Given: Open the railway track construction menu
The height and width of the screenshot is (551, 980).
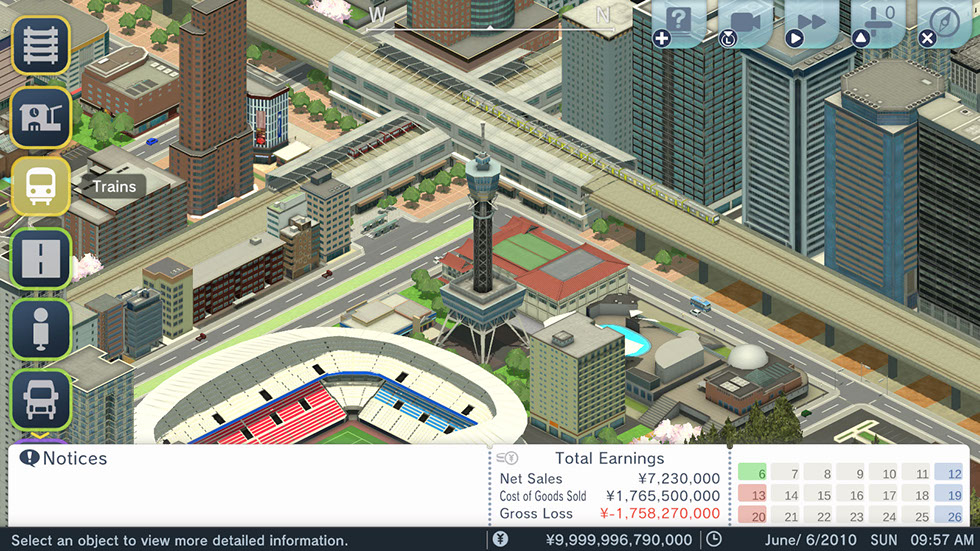Looking at the screenshot, I should 41,45.
